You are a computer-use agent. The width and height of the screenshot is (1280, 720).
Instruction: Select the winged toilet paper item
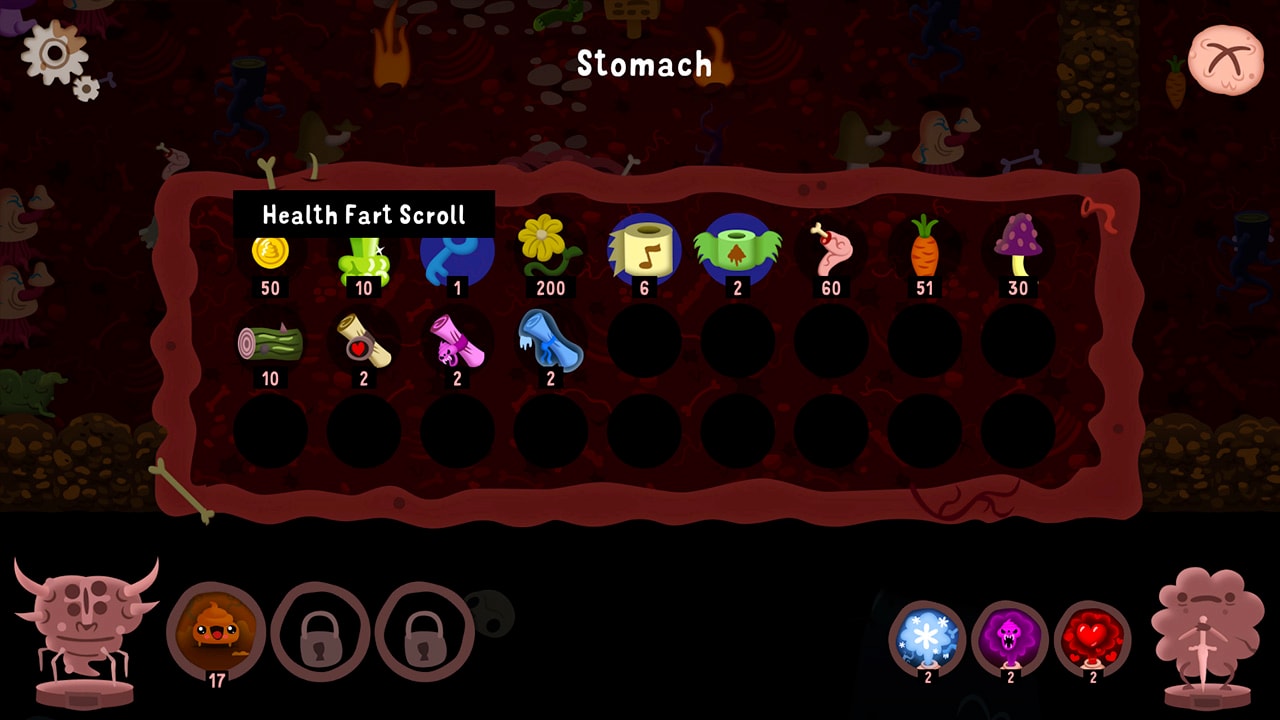point(738,250)
